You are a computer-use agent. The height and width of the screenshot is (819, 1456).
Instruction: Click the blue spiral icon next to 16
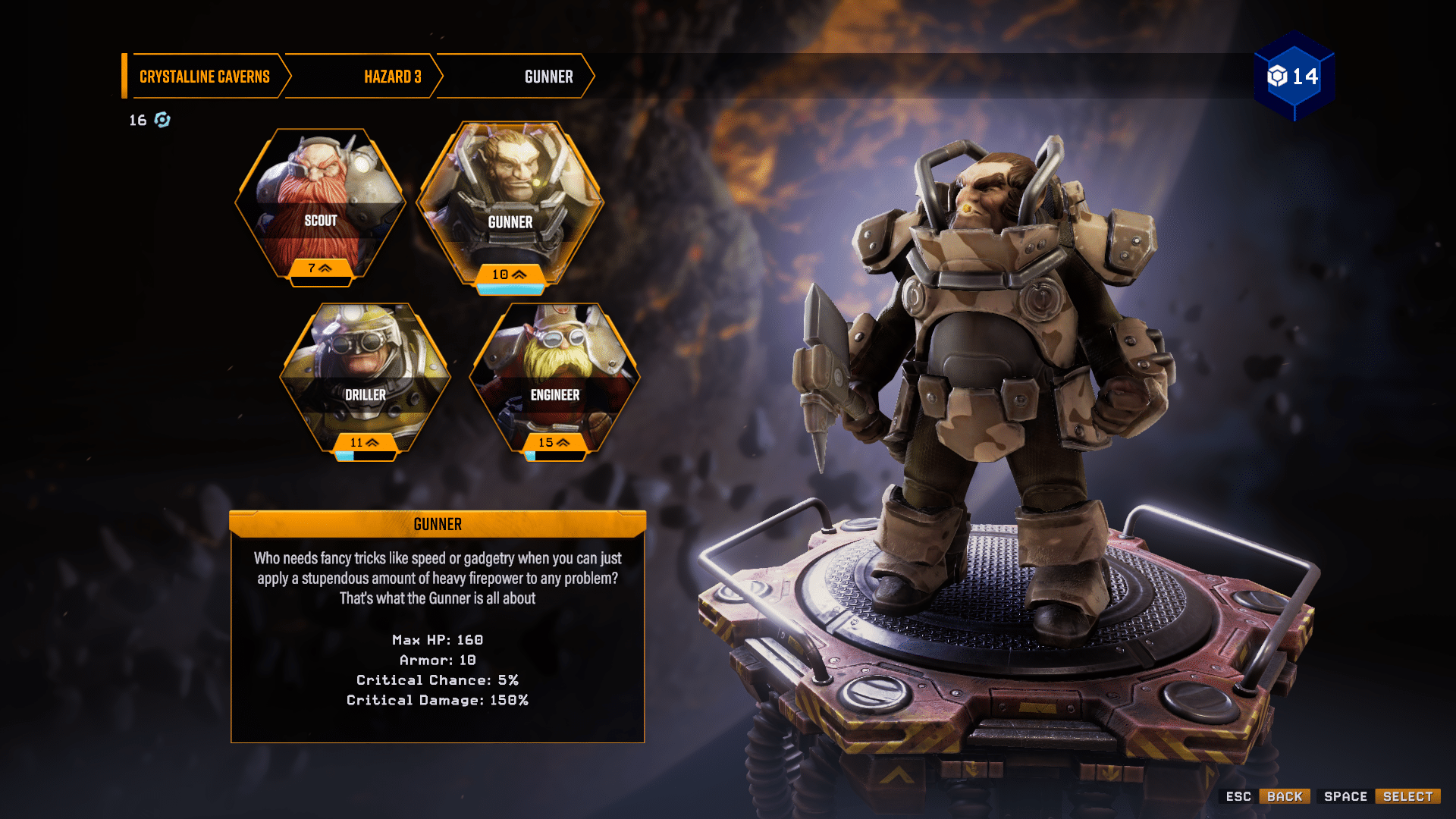(x=162, y=120)
